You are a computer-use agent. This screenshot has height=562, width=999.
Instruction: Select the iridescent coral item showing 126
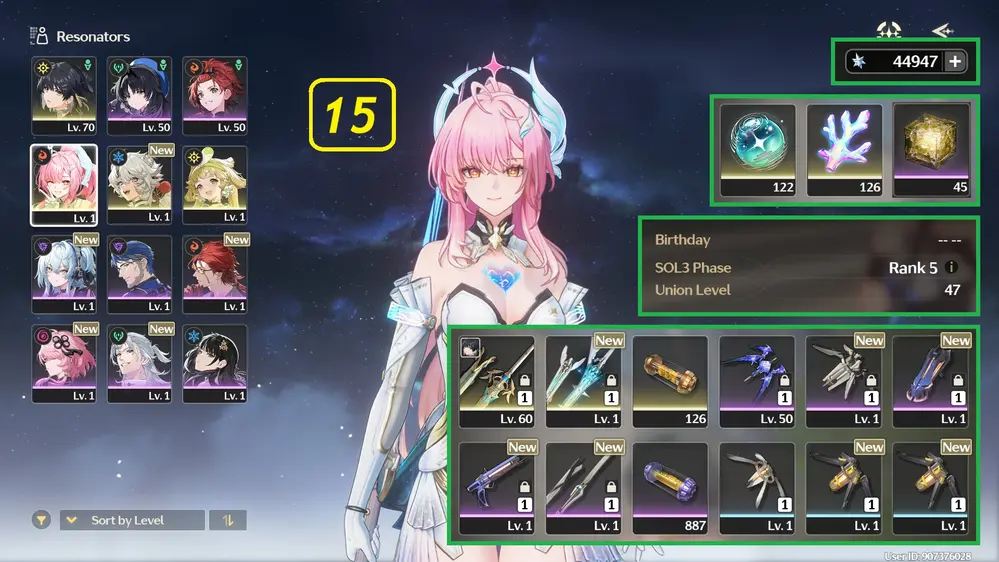pyautogui.click(x=844, y=149)
